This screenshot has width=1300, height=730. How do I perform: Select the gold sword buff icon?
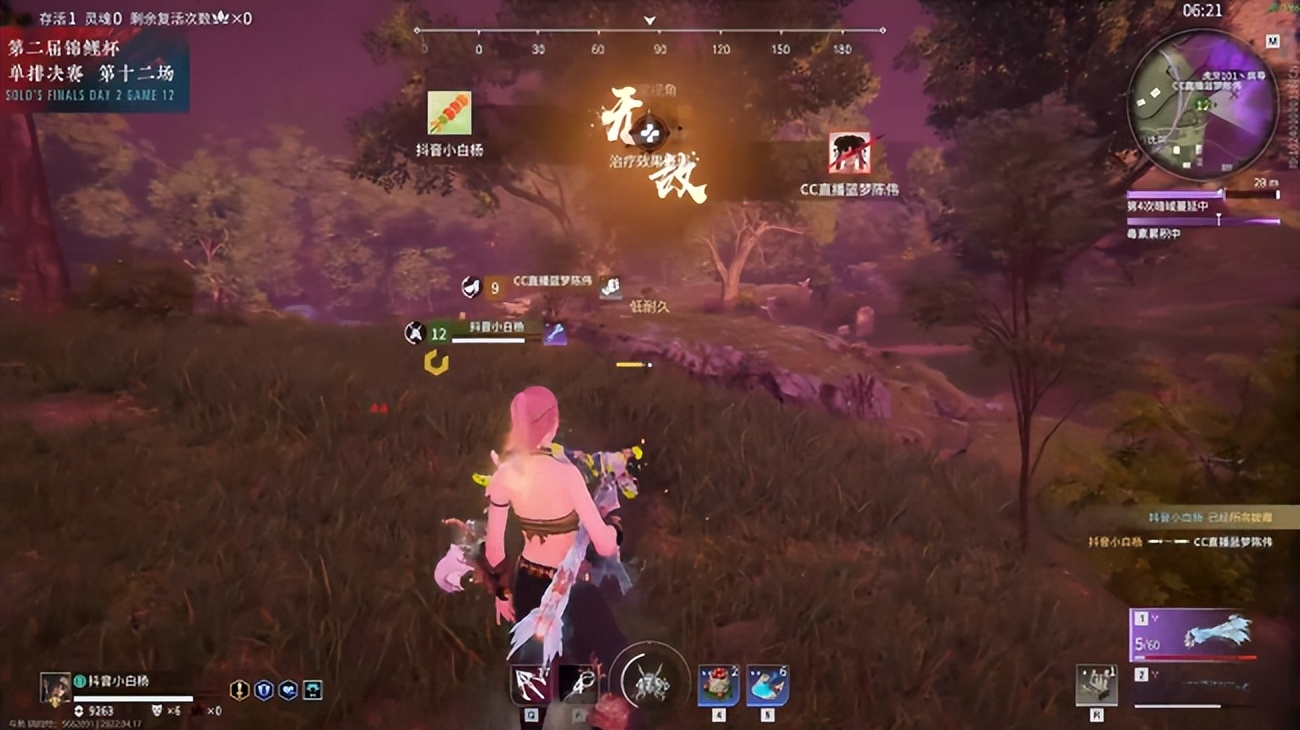coord(239,690)
